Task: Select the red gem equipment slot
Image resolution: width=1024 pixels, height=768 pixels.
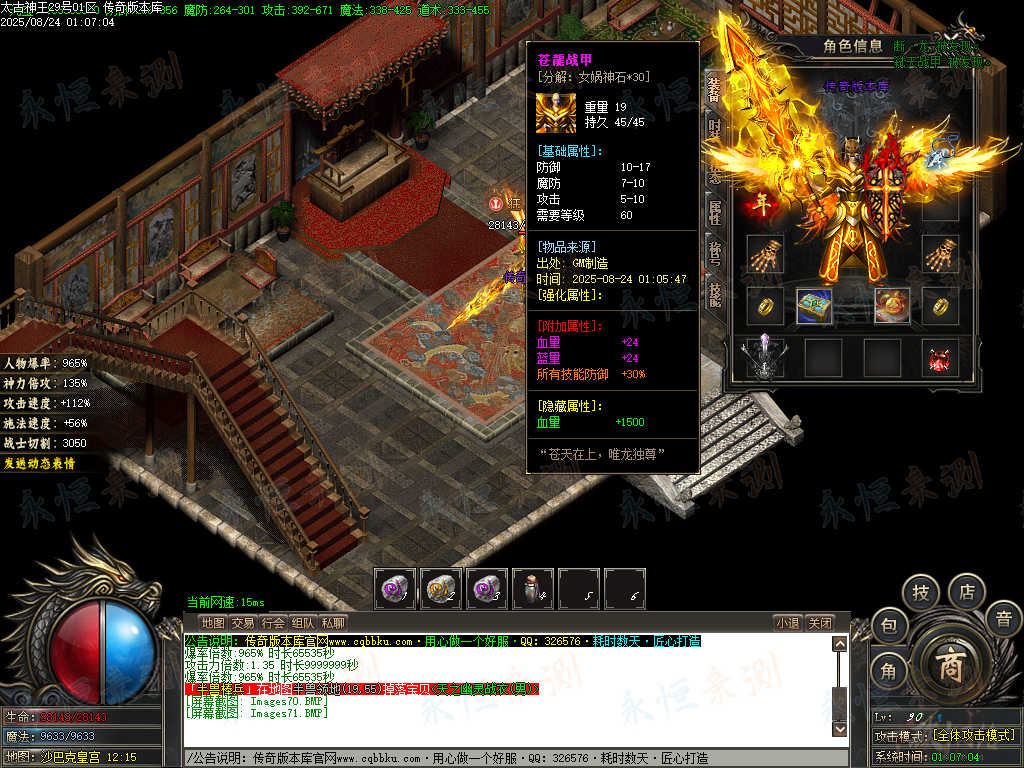Action: click(x=940, y=359)
